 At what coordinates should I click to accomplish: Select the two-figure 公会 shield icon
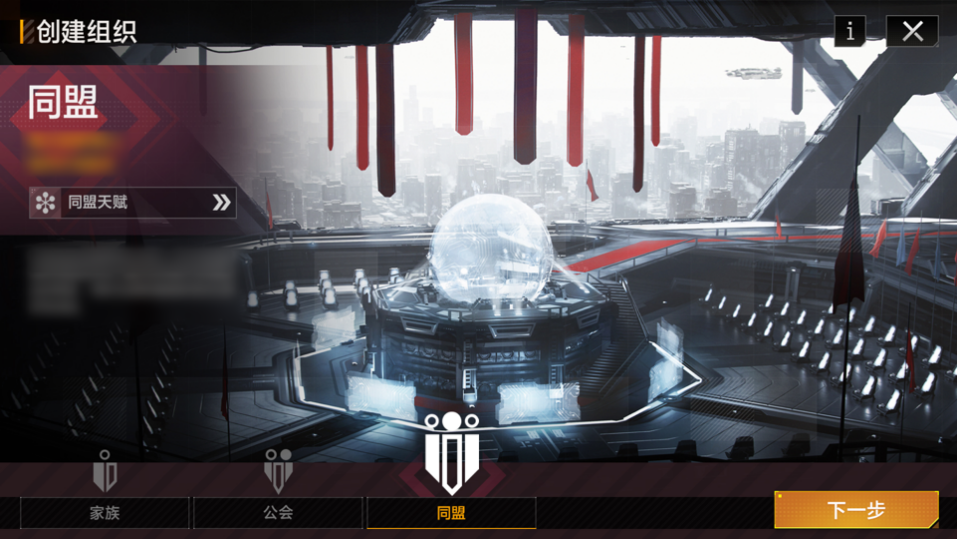click(x=278, y=470)
